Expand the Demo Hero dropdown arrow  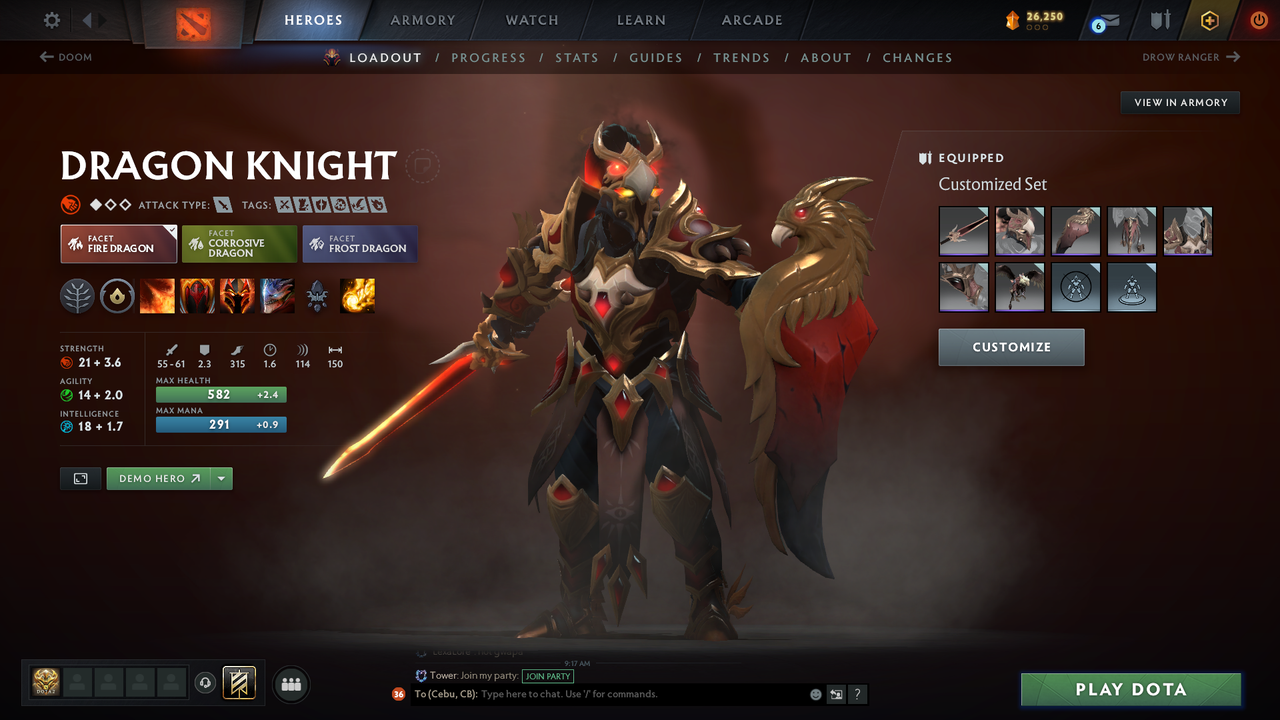point(221,478)
